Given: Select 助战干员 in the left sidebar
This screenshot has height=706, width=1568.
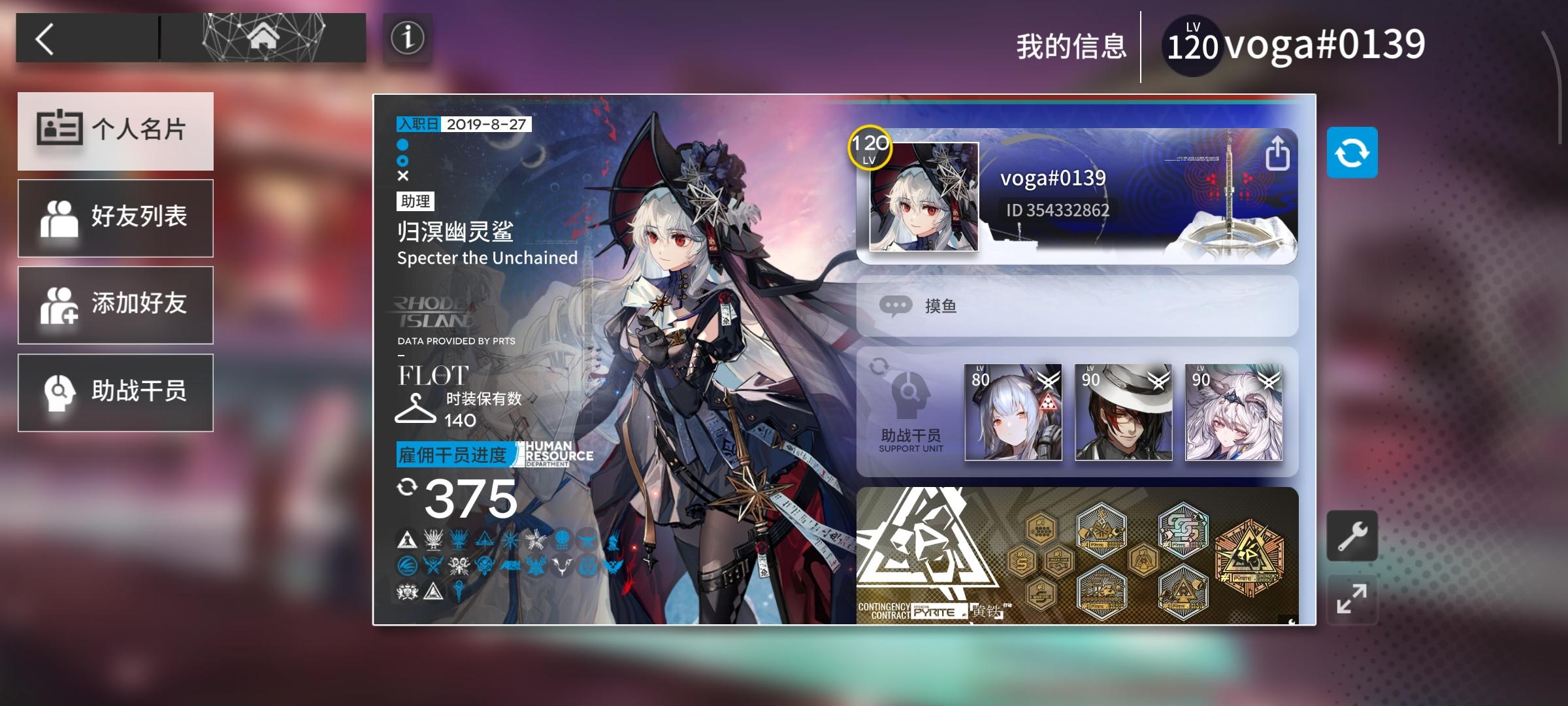Looking at the screenshot, I should pos(116,392).
